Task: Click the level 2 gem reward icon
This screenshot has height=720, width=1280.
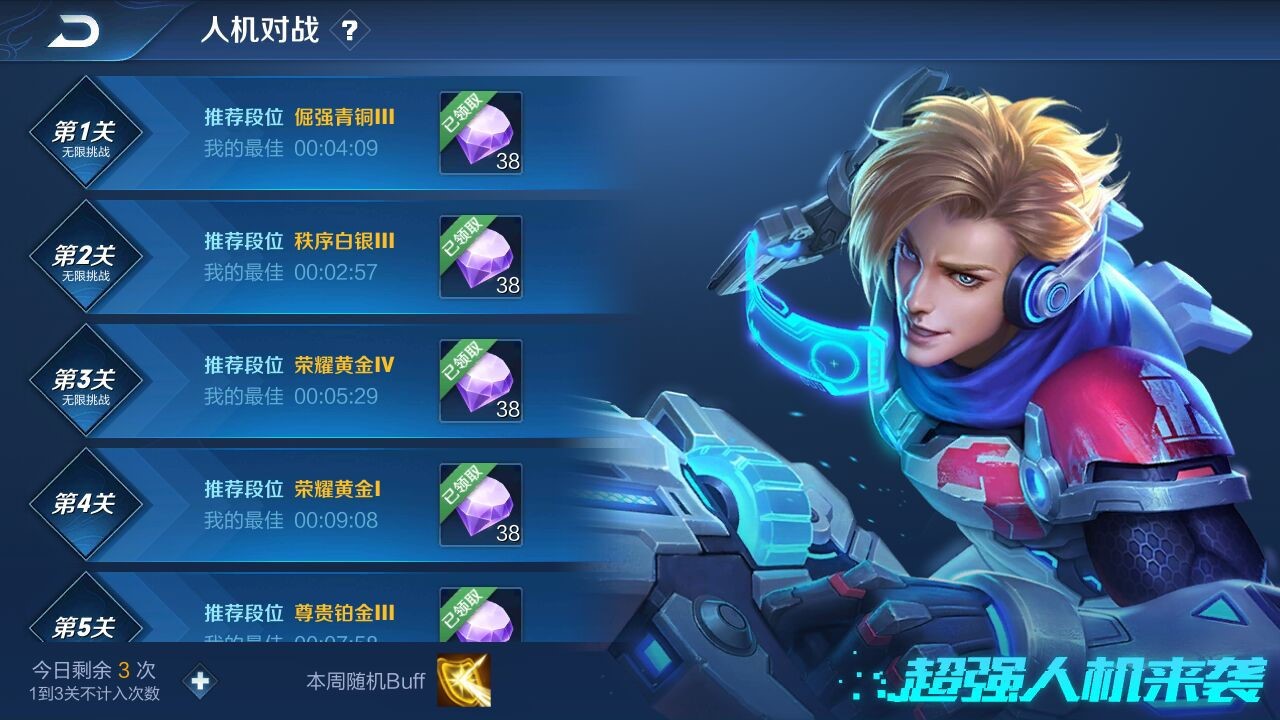Action: [478, 256]
